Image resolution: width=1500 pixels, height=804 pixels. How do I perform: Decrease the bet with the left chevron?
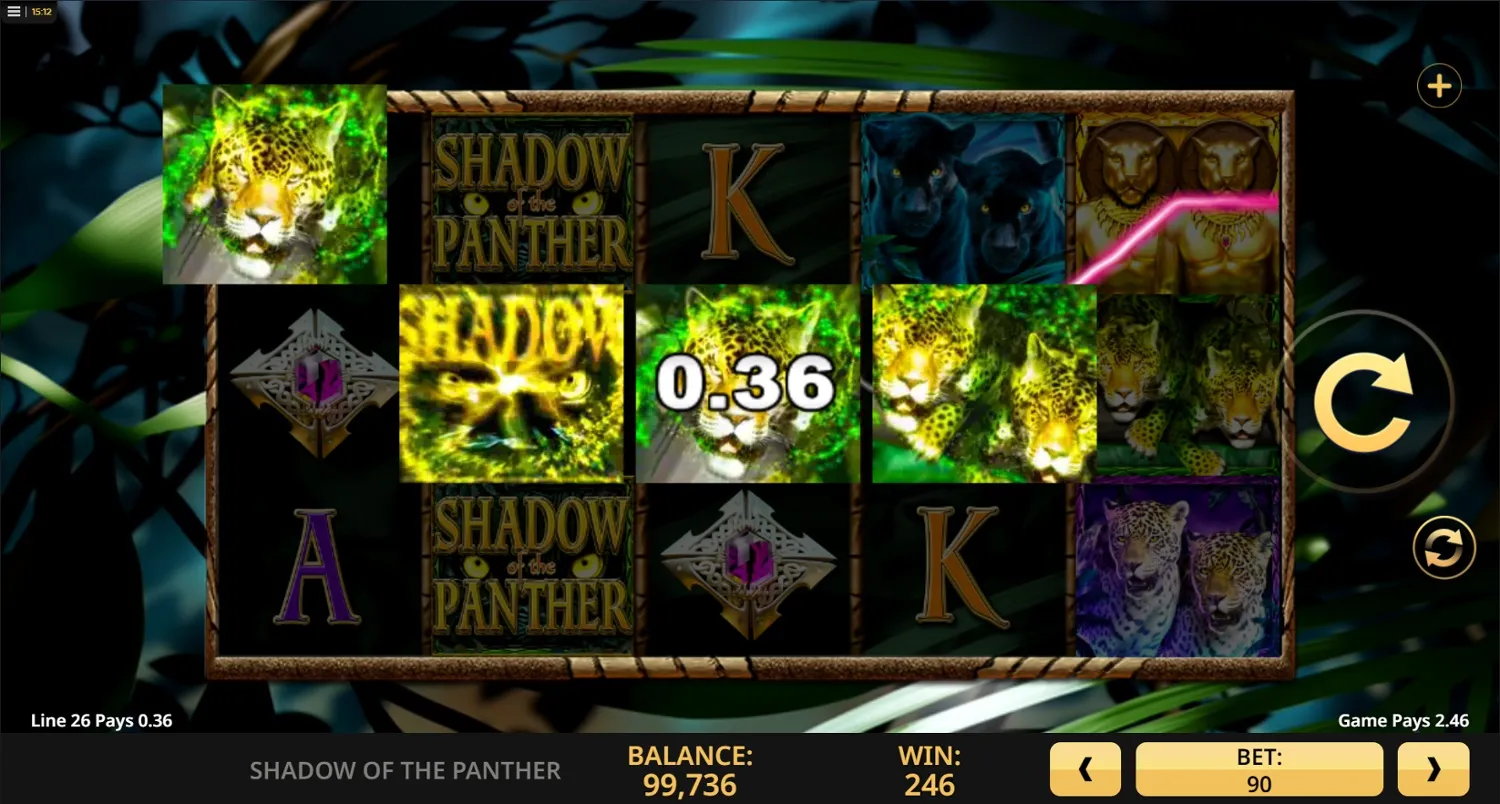[x=1086, y=769]
